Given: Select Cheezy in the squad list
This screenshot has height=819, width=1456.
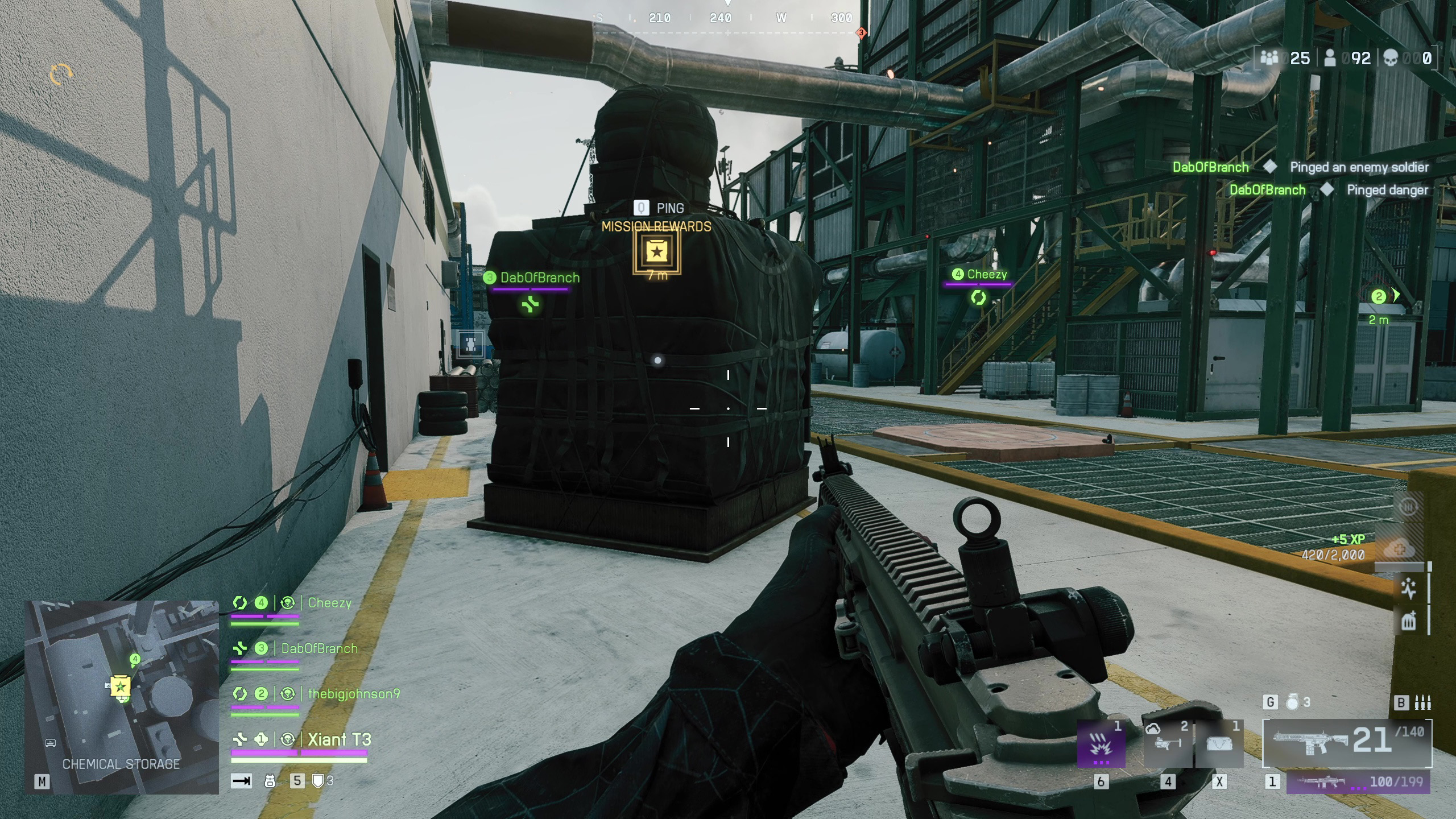Looking at the screenshot, I should (x=329, y=603).
